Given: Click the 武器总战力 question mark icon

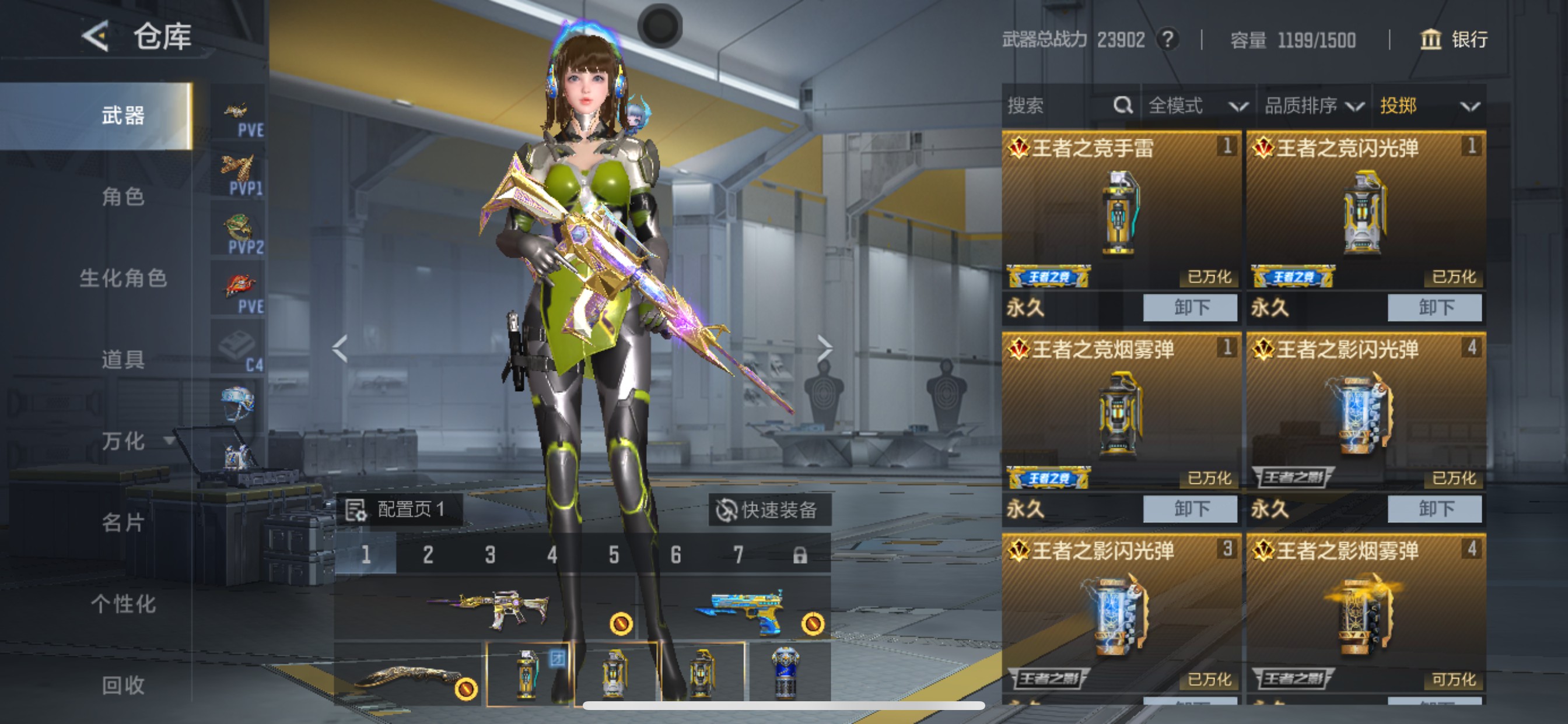Looking at the screenshot, I should pyautogui.click(x=1167, y=40).
